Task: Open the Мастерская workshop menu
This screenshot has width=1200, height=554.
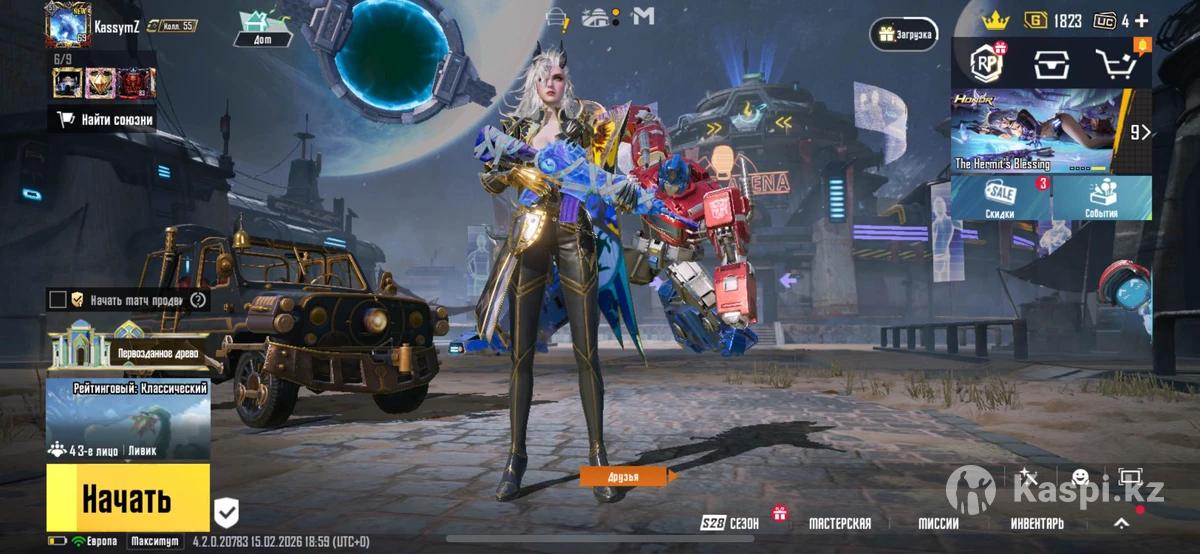Action: click(839, 523)
